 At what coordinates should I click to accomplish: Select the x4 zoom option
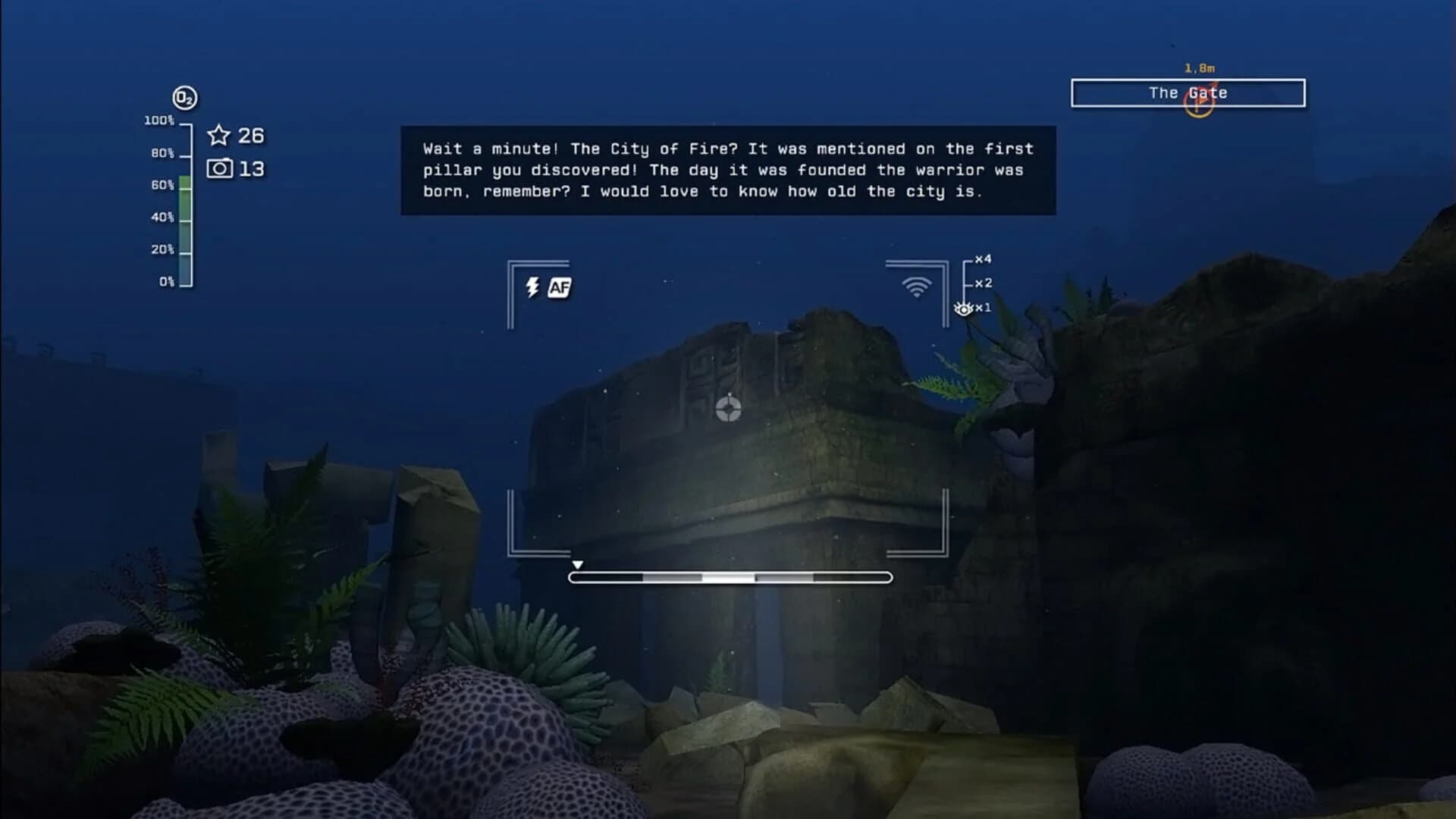[x=985, y=259]
